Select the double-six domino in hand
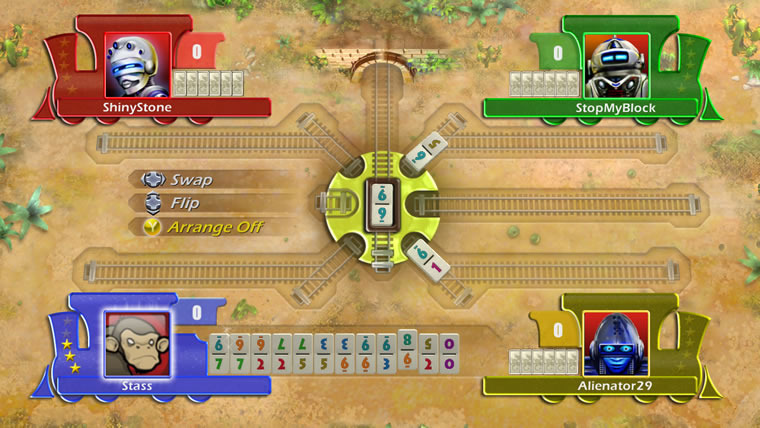 363,352
